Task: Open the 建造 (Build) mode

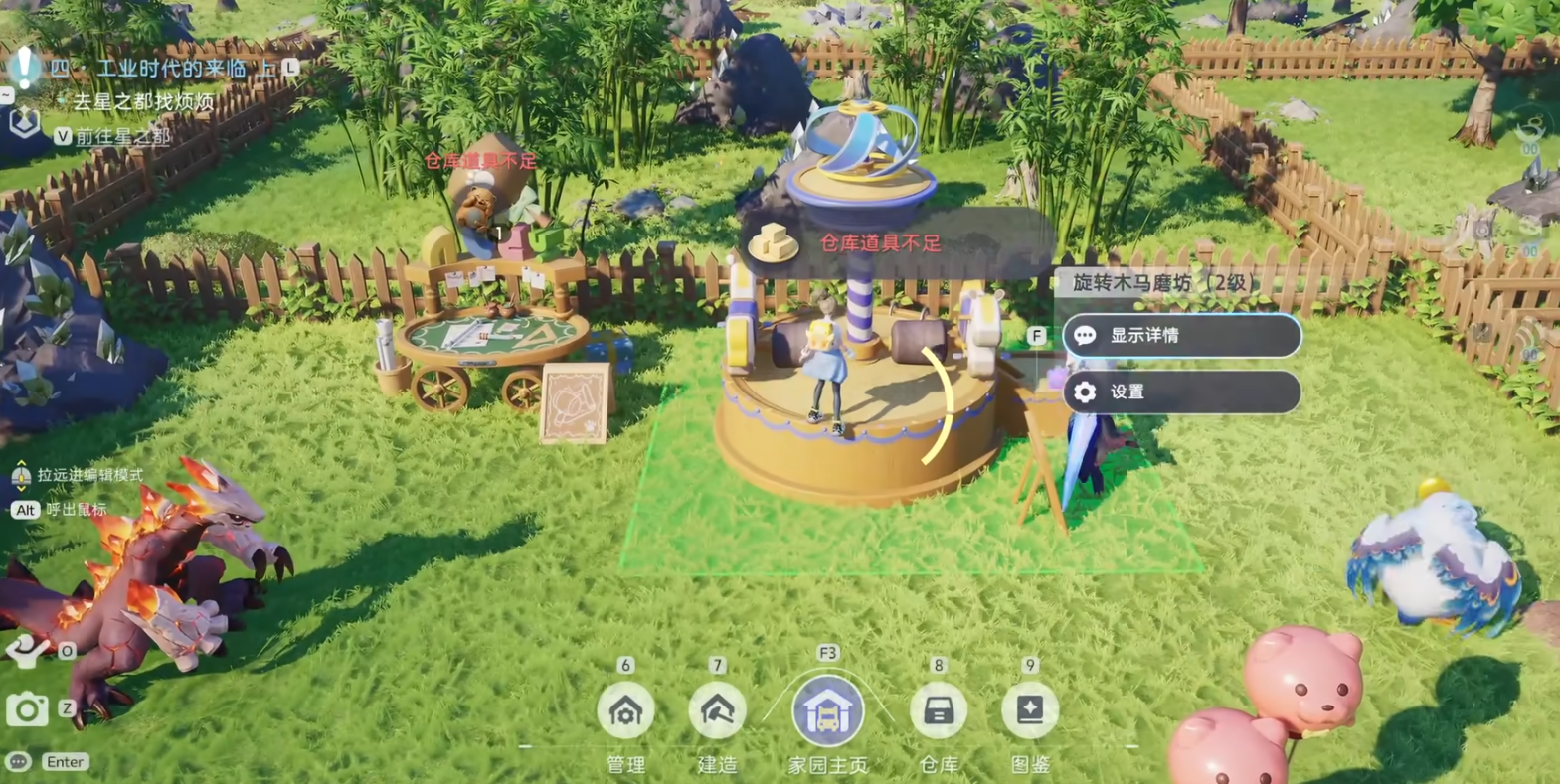Action: tap(717, 710)
